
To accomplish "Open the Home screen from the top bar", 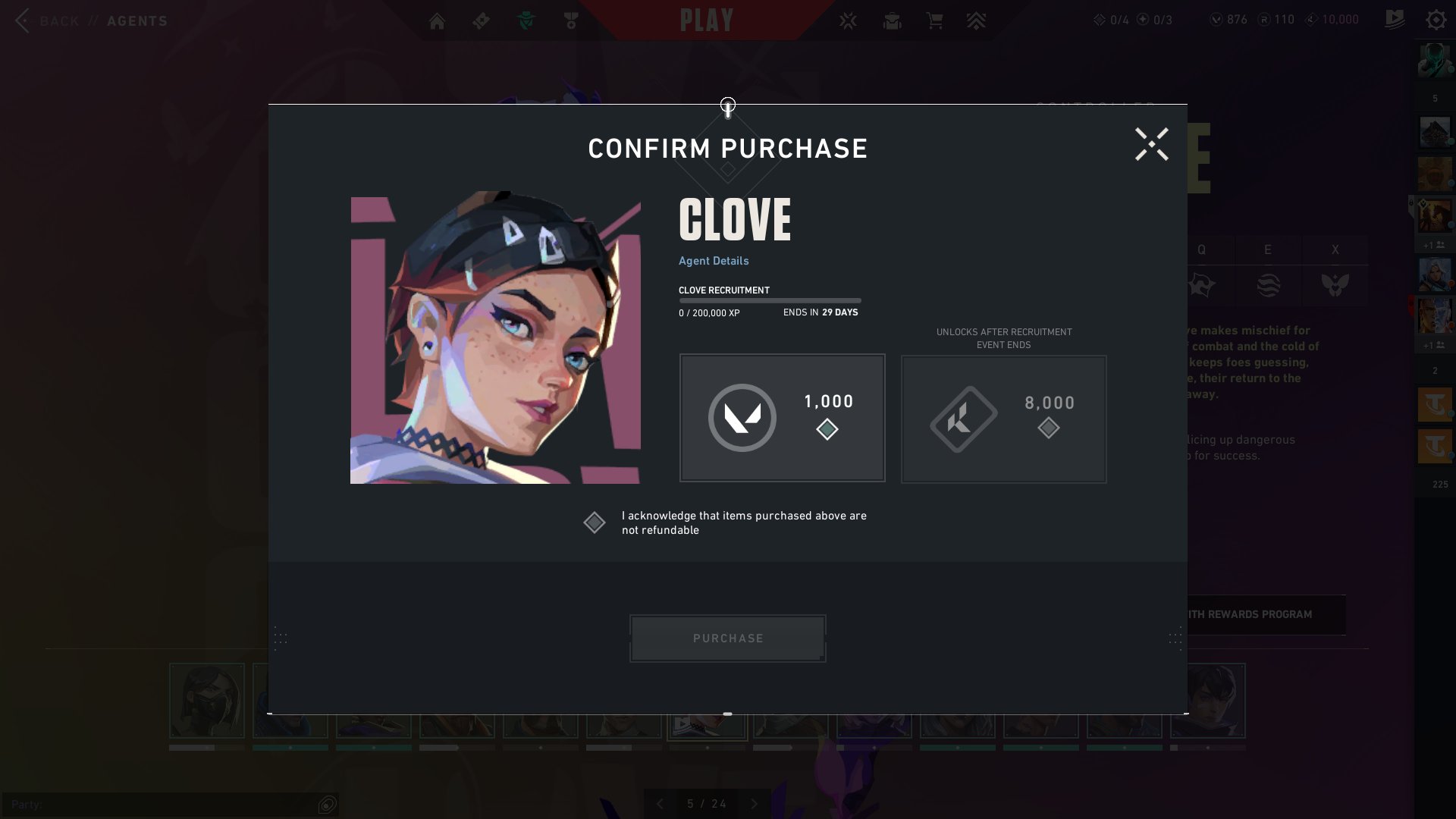I will (x=437, y=20).
